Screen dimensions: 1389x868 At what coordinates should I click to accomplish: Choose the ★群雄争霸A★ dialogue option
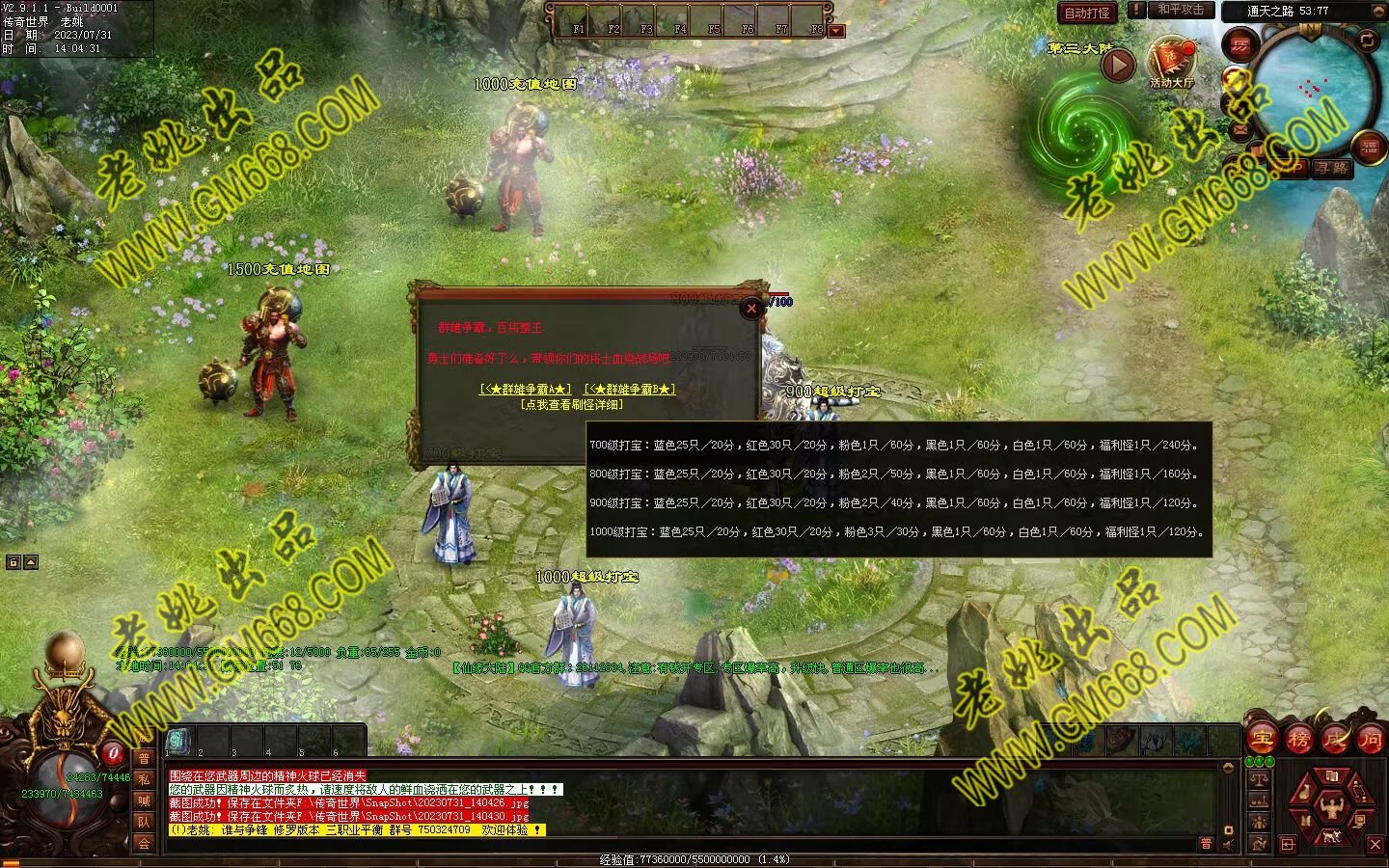click(x=526, y=390)
